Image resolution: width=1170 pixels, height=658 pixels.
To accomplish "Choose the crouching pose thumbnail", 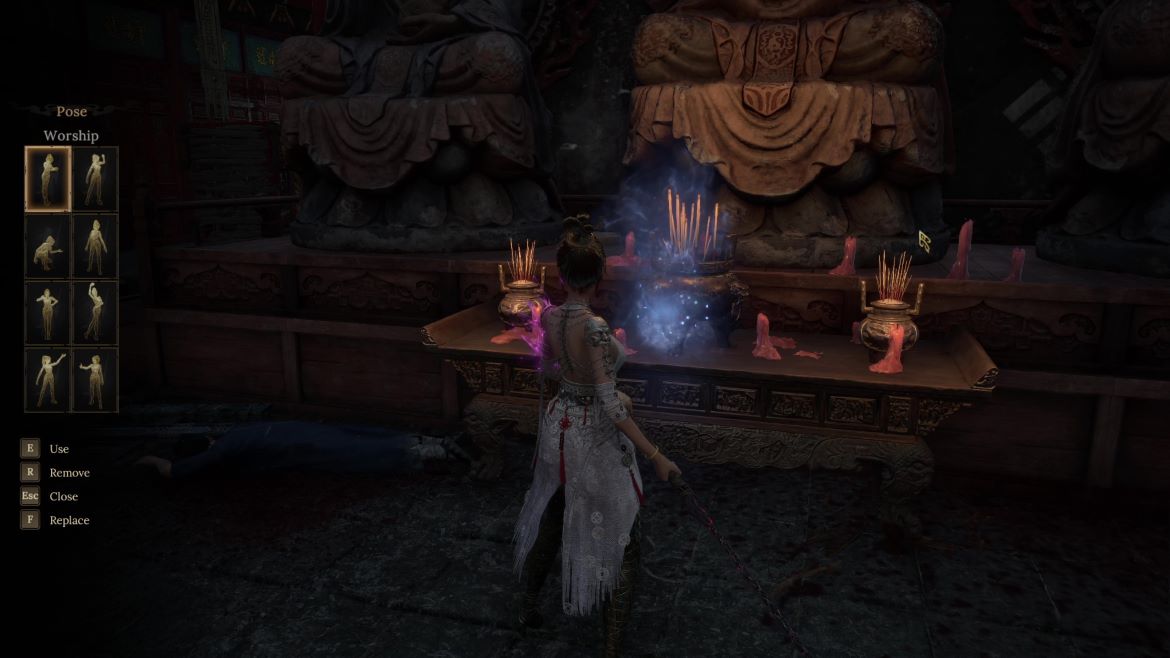I will click(48, 245).
